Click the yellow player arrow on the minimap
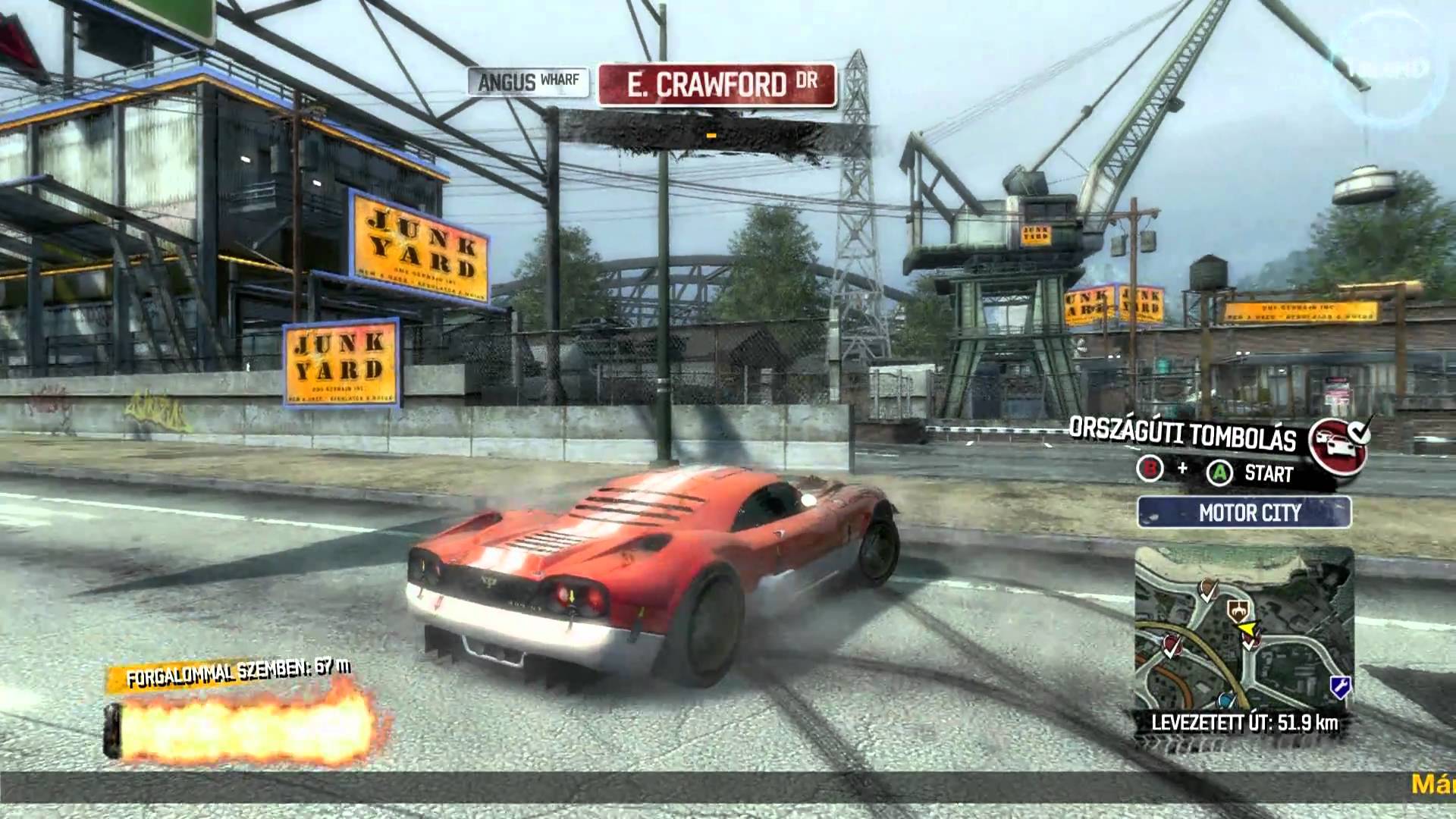Image resolution: width=1456 pixels, height=819 pixels. (x=1247, y=628)
